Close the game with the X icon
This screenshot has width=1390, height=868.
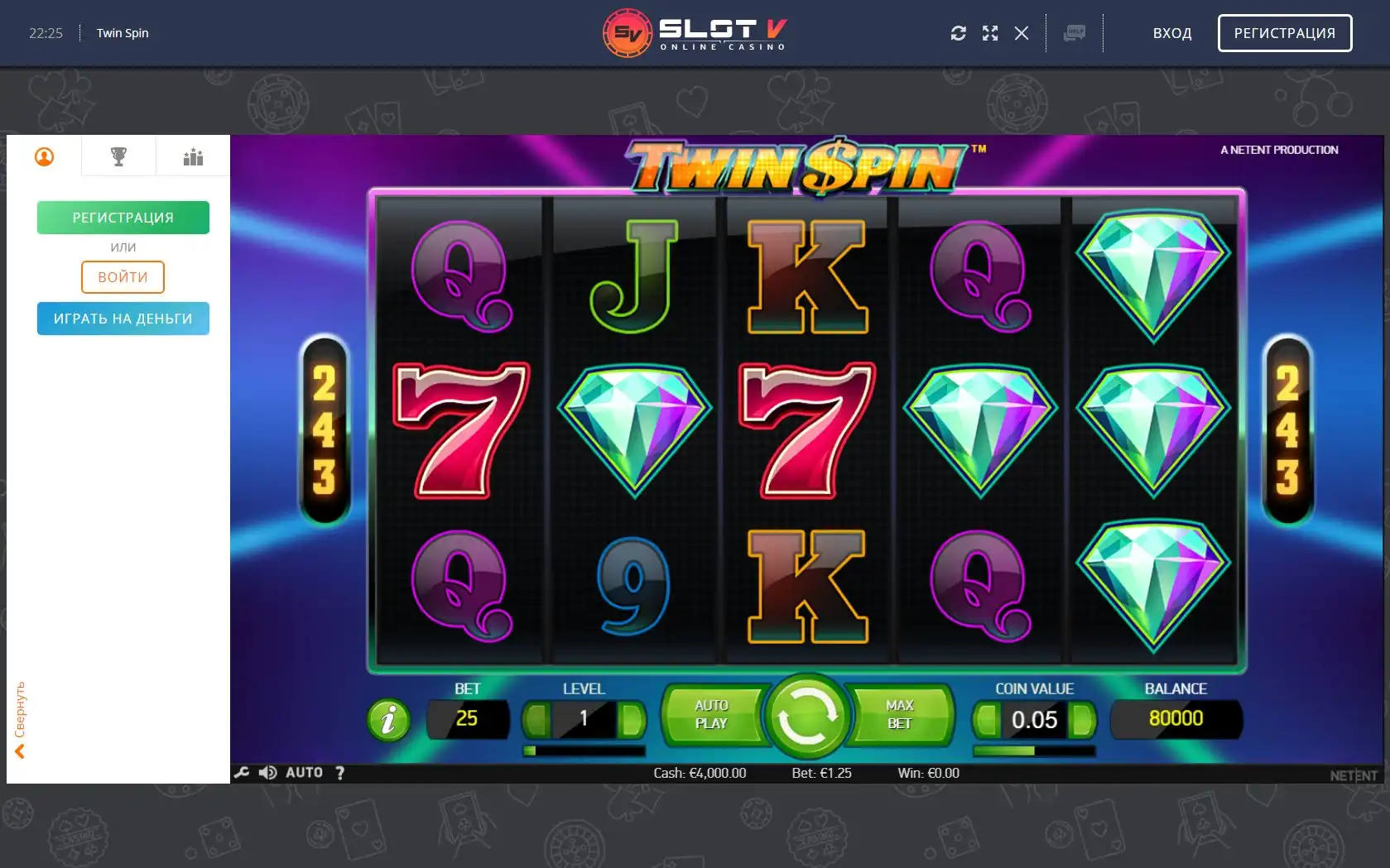coord(1022,33)
